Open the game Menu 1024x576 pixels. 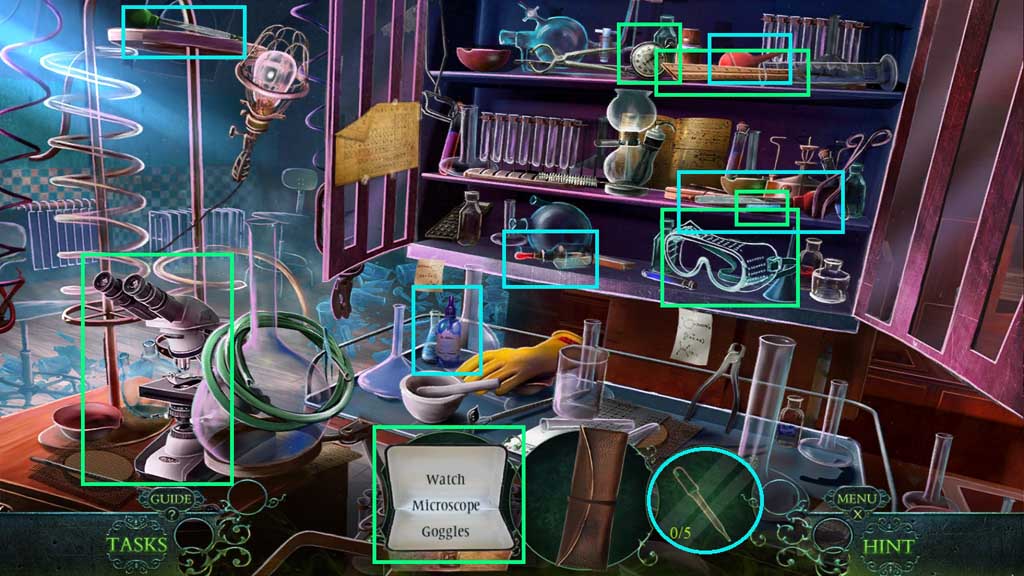(x=856, y=498)
